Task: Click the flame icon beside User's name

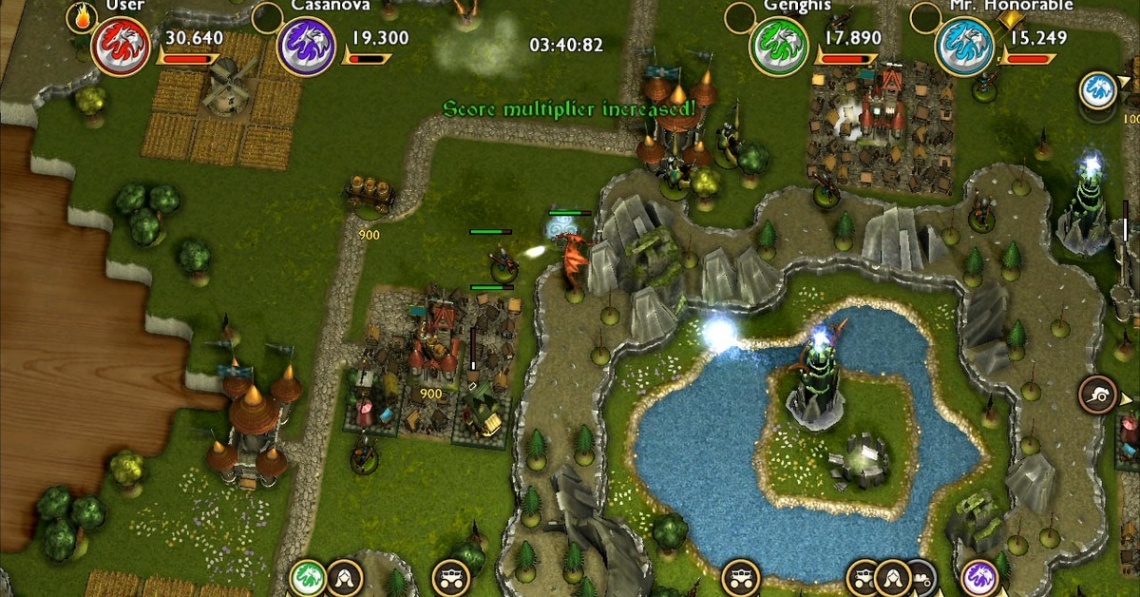Action: [80, 15]
